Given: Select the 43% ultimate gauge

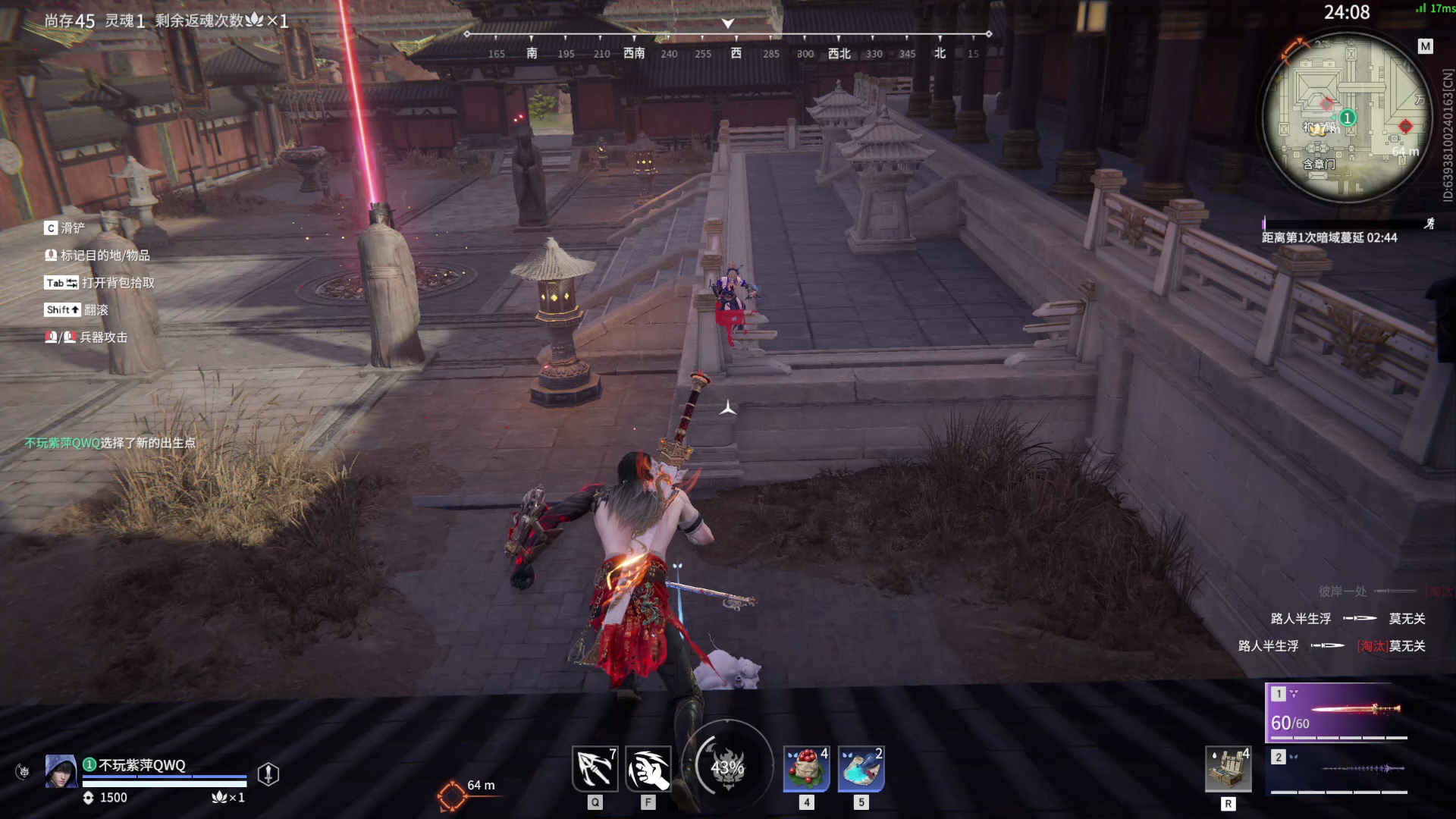Looking at the screenshot, I should click(x=727, y=767).
